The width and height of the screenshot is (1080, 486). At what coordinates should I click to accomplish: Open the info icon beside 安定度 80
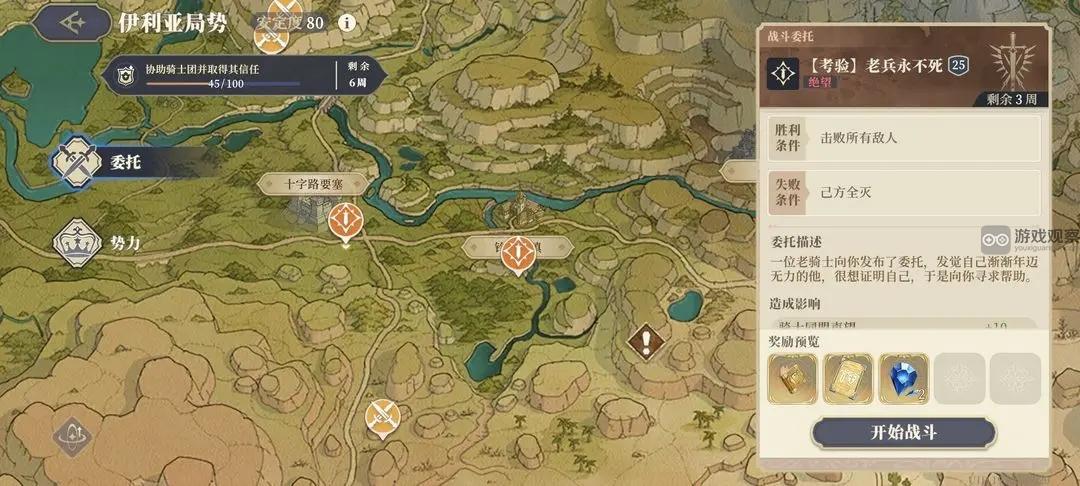coord(347,22)
